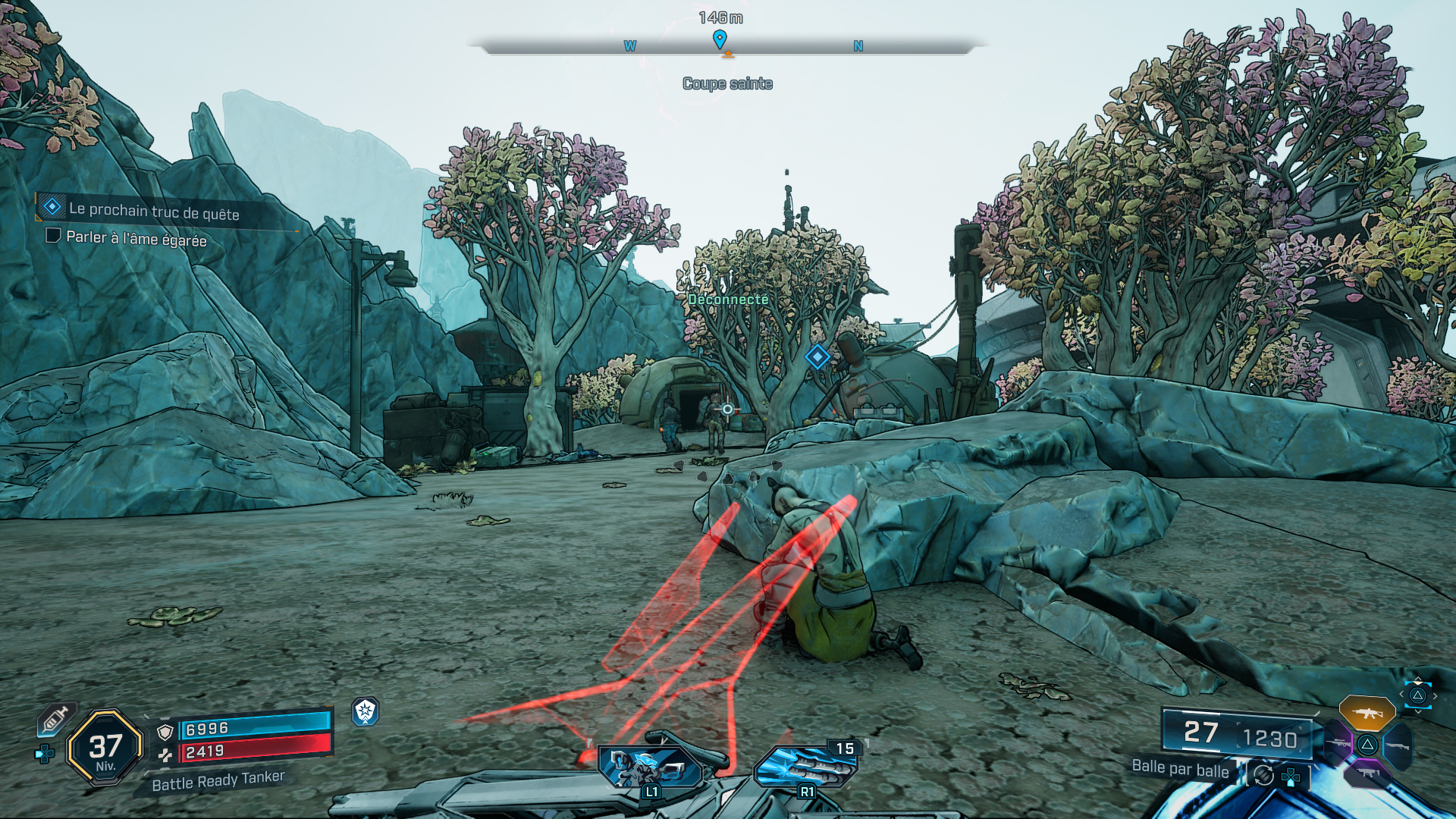1456x819 pixels.
Task: Toggle the ammo-cycle fire mode icon
Action: click(1263, 775)
